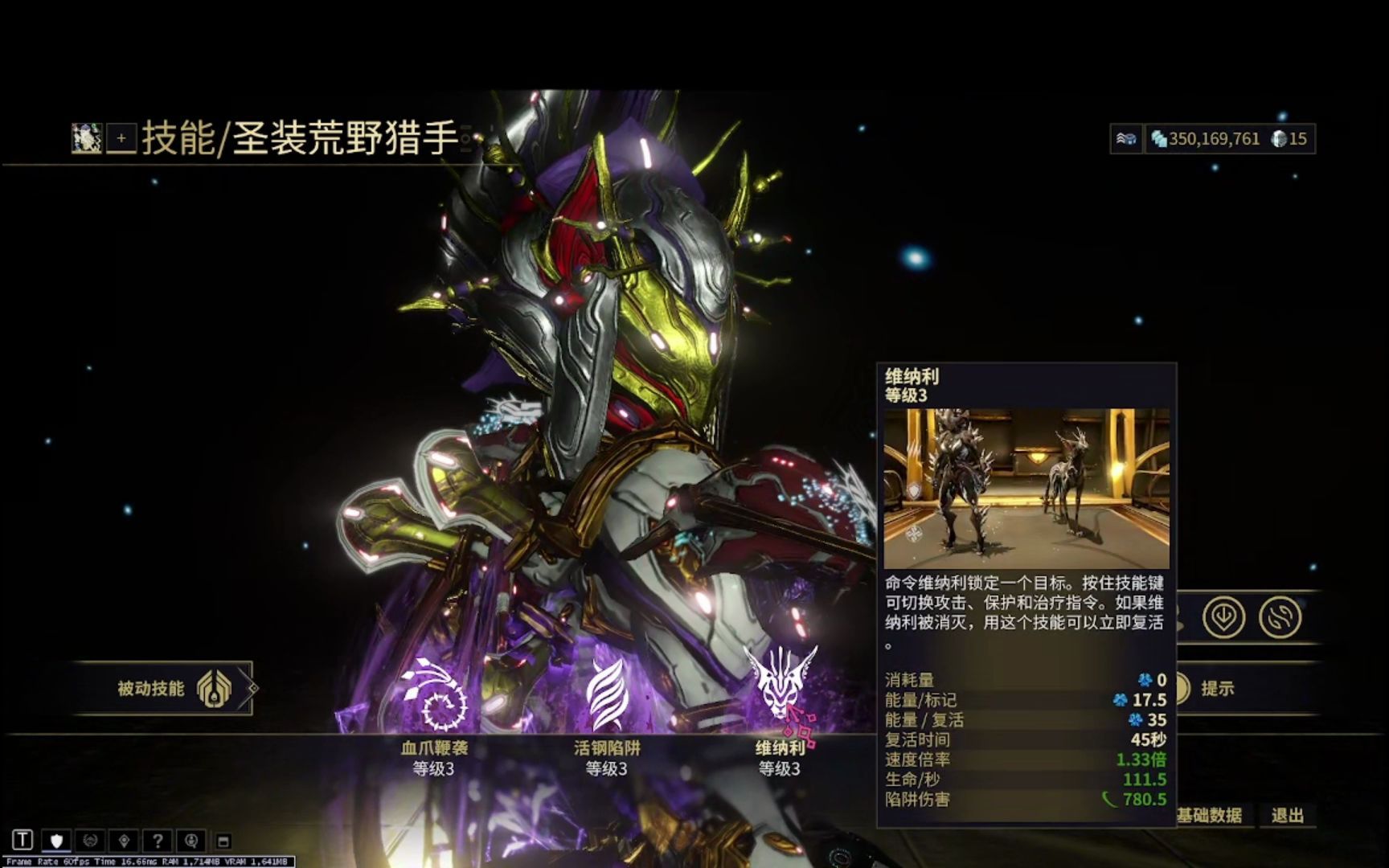
Task: Click the circular swirl icon button
Action: (1280, 617)
